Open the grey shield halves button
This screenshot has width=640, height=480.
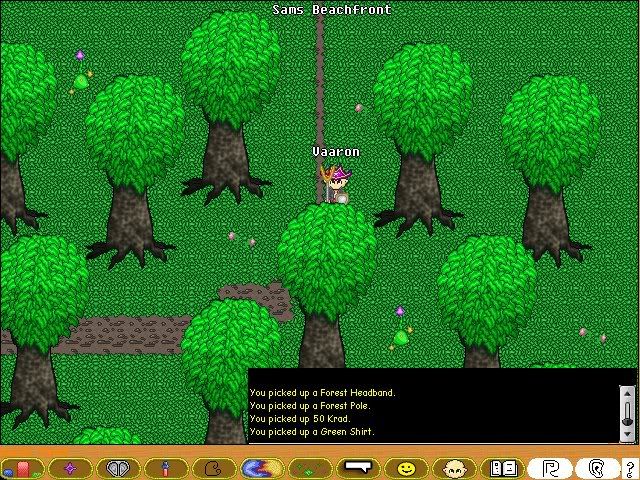[118, 467]
